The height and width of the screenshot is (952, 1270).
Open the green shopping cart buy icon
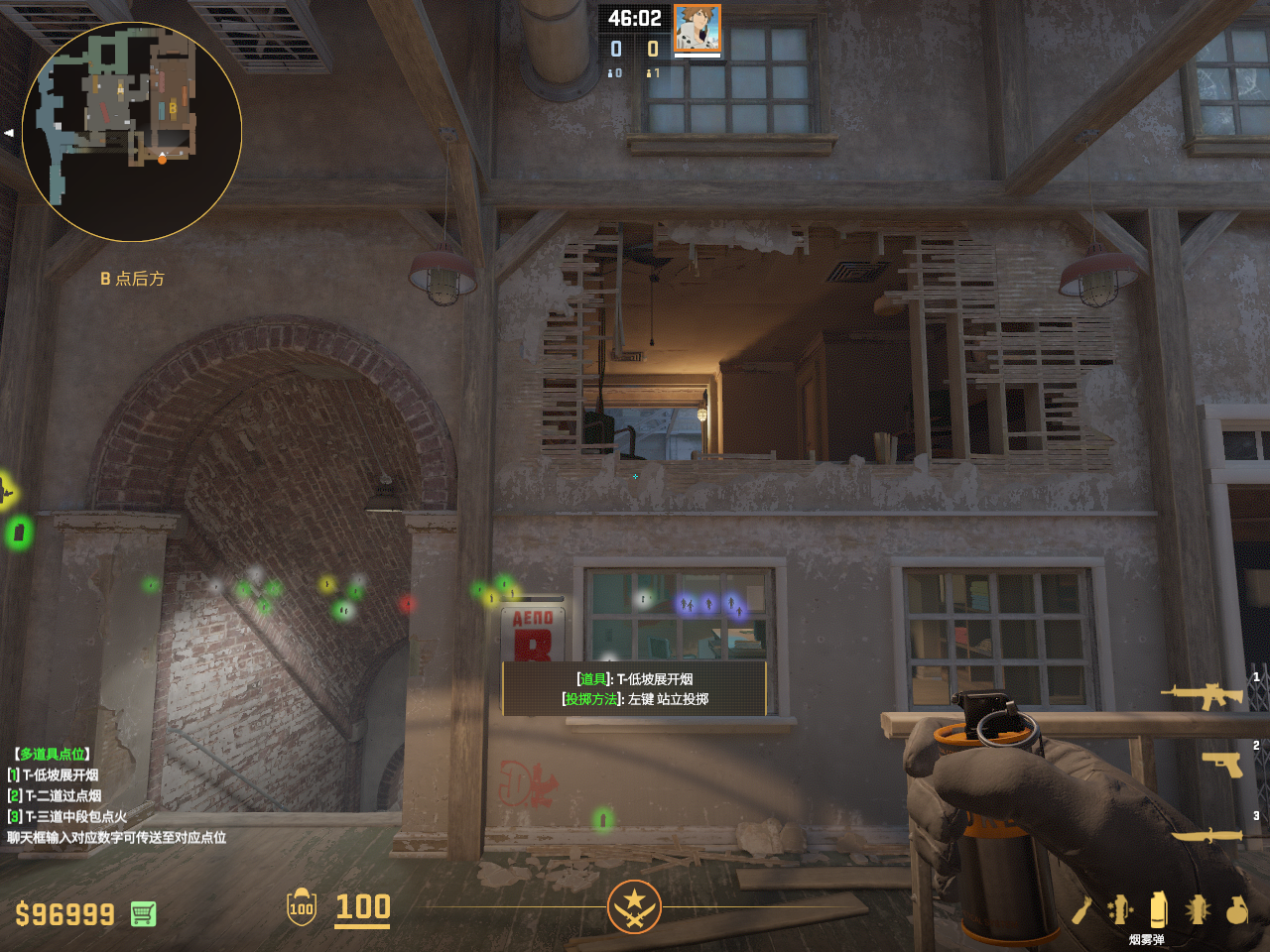click(x=143, y=913)
